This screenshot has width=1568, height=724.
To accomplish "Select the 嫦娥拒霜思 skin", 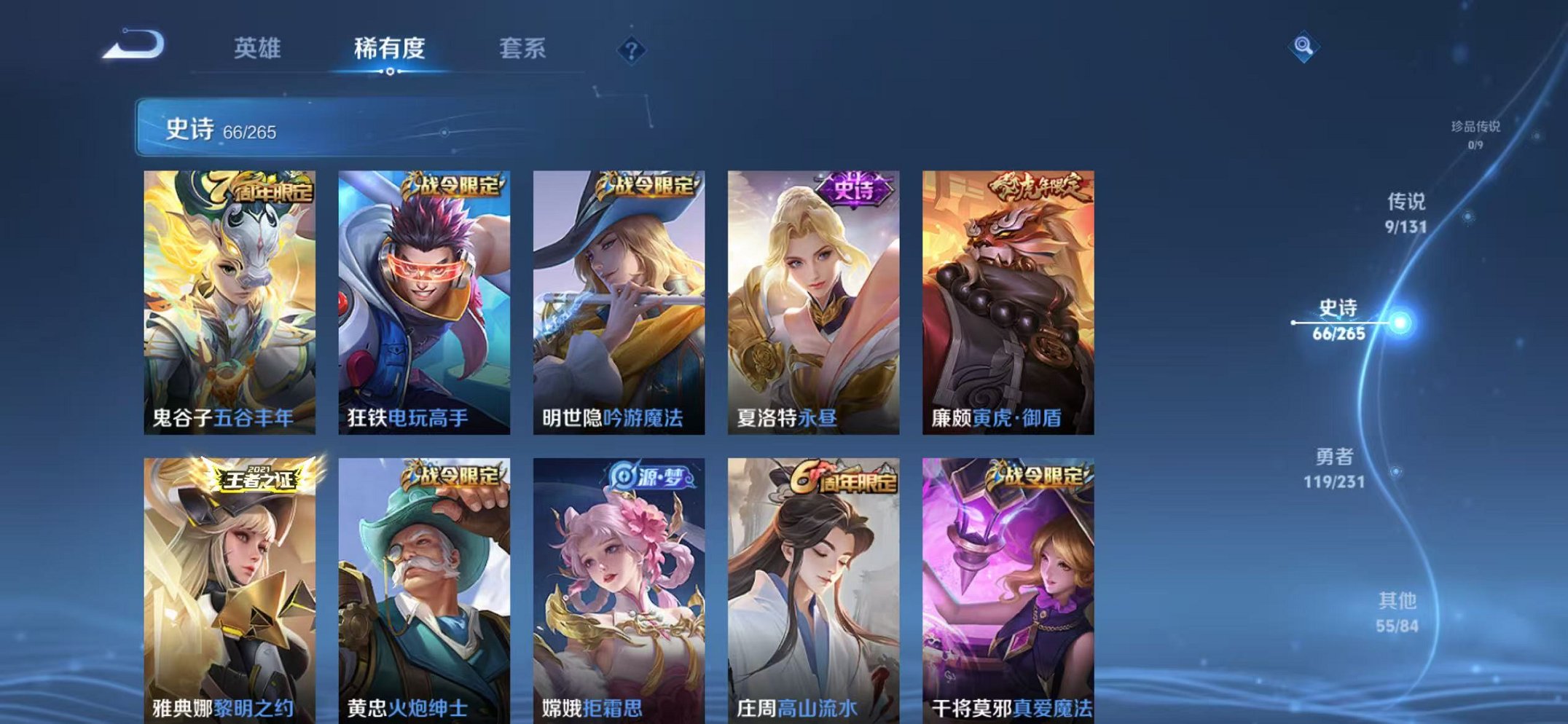I will [x=620, y=583].
